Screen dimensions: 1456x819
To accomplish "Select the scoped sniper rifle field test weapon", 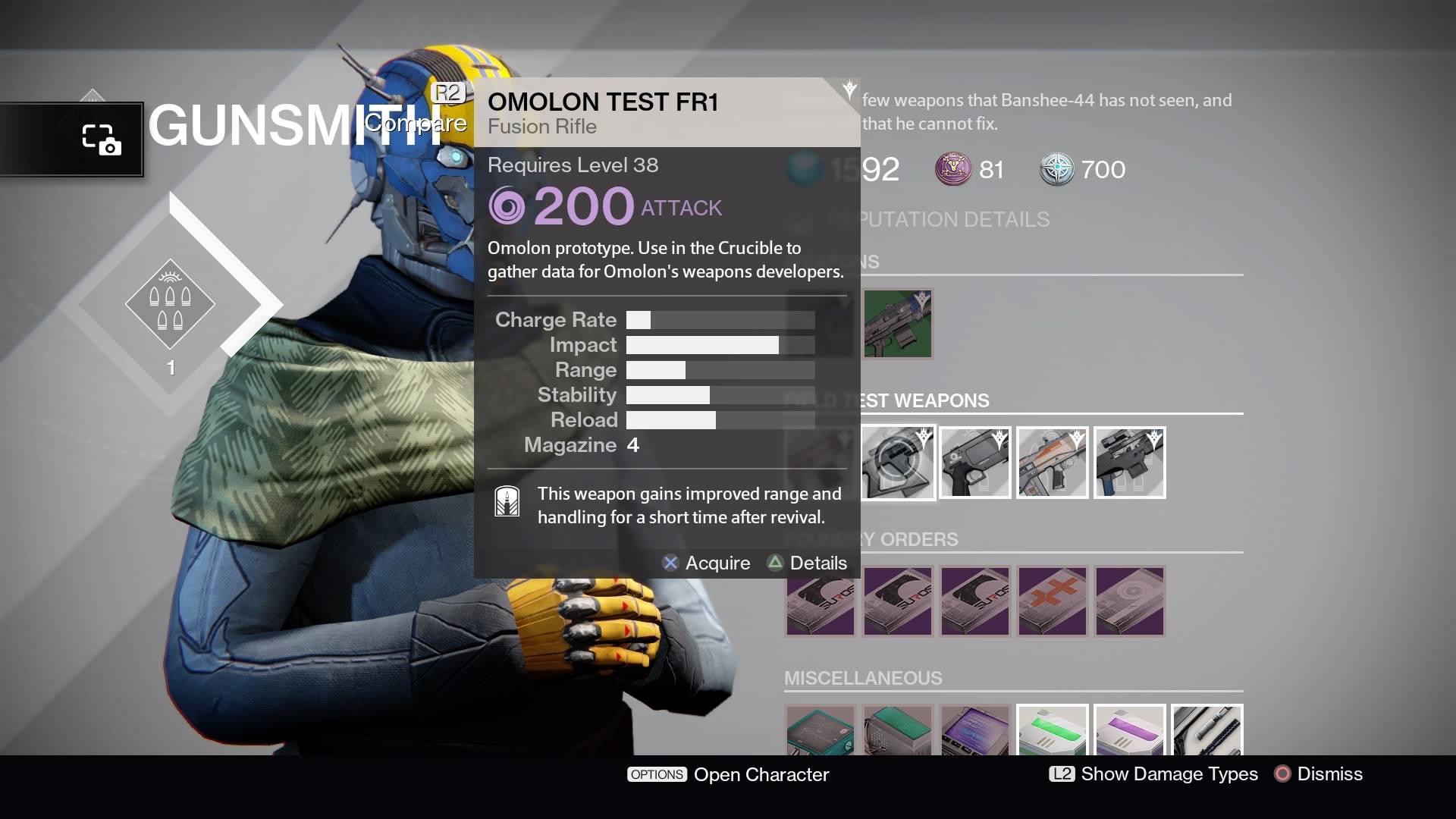I will [1130, 463].
